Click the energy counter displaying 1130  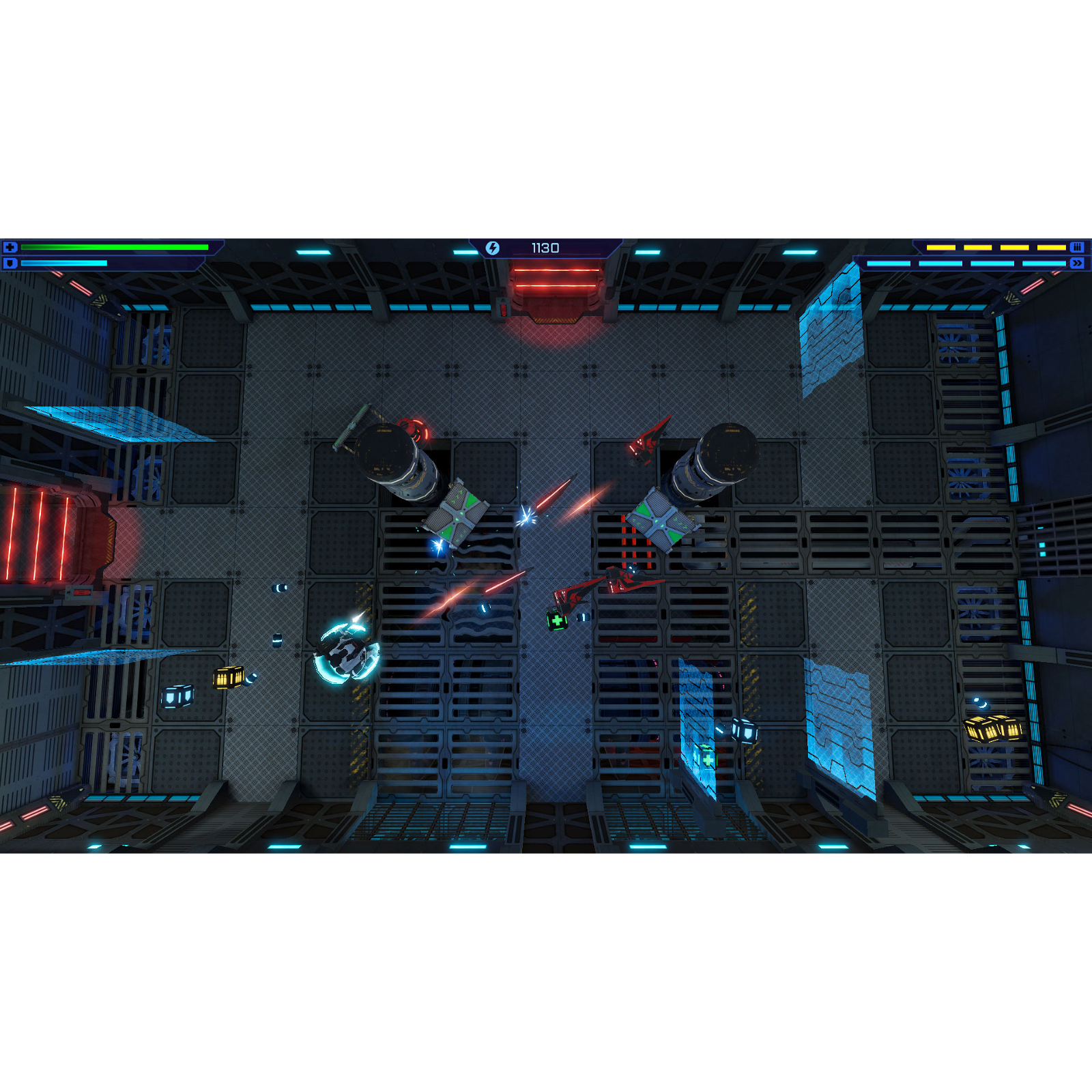tap(545, 247)
